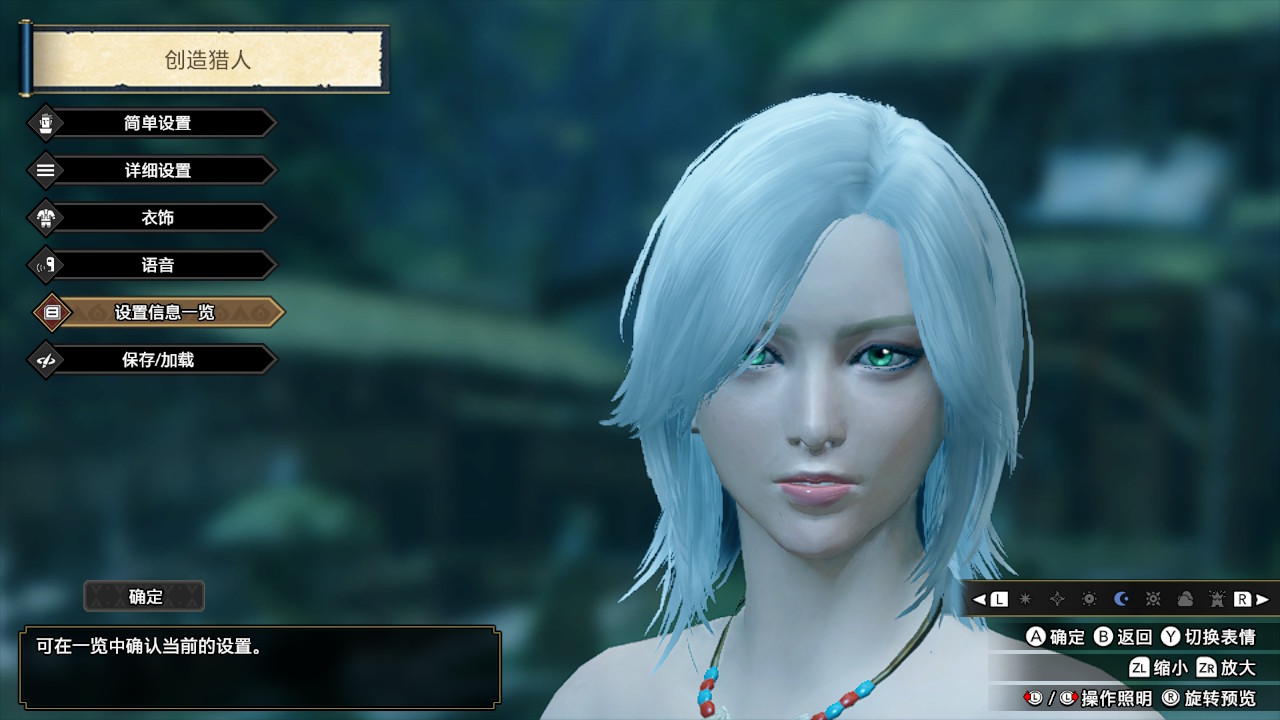Click the 确定 confirm button

coord(145,597)
